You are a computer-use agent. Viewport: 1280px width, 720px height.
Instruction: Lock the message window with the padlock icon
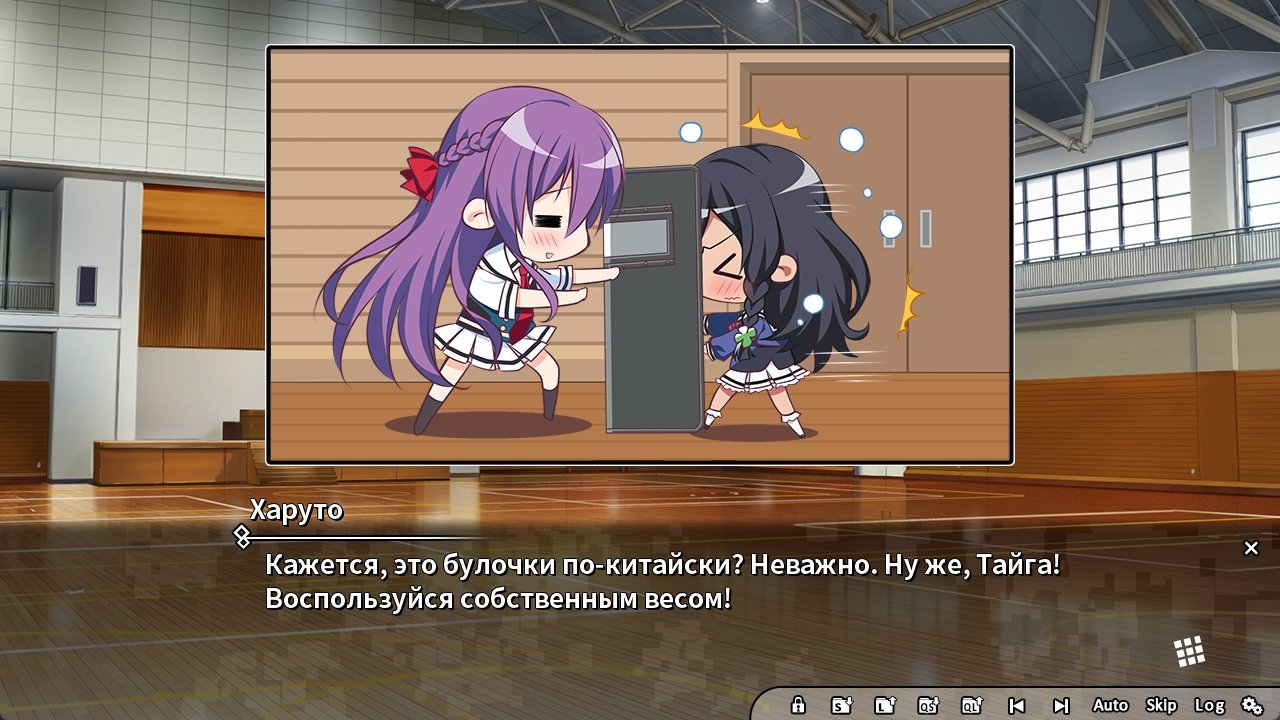click(x=798, y=705)
